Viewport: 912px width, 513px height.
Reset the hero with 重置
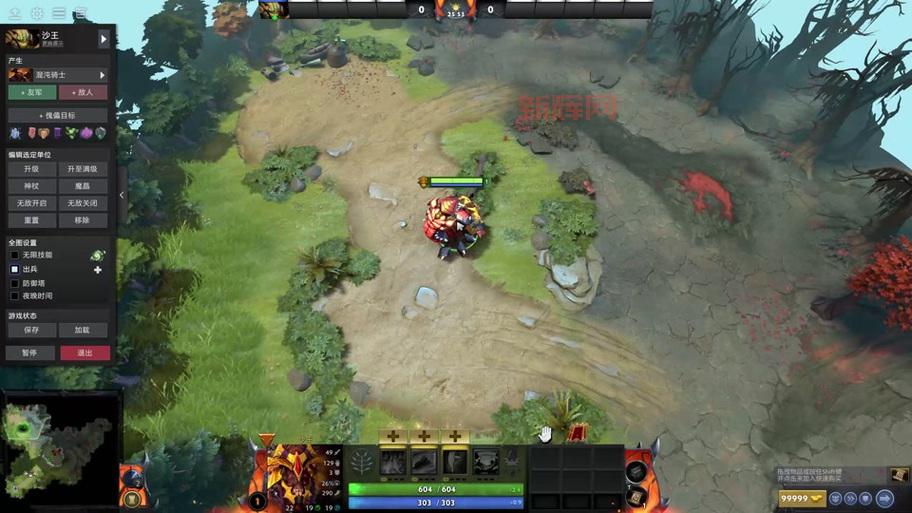(x=32, y=220)
